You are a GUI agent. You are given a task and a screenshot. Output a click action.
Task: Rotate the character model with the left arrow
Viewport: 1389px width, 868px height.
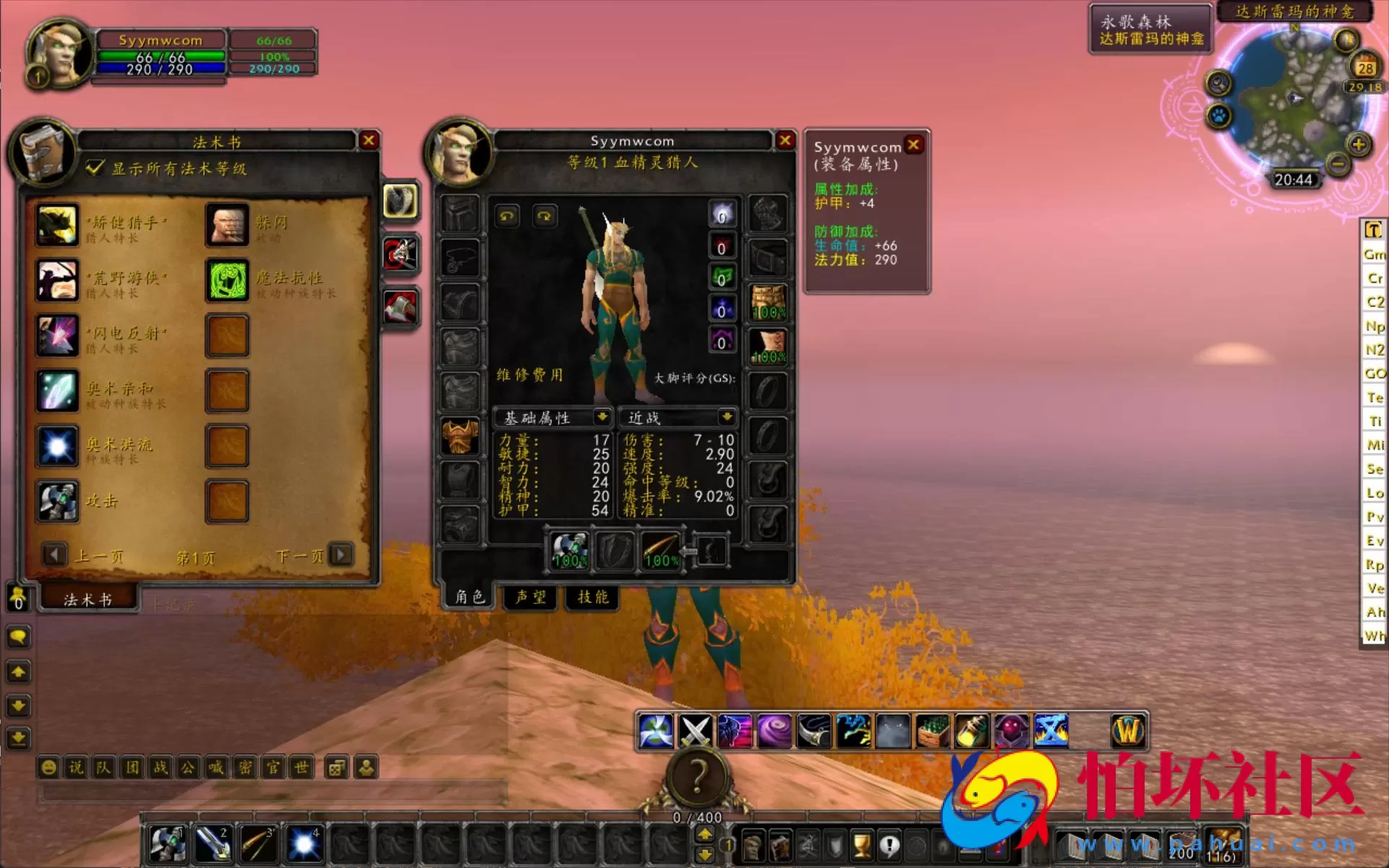507,215
